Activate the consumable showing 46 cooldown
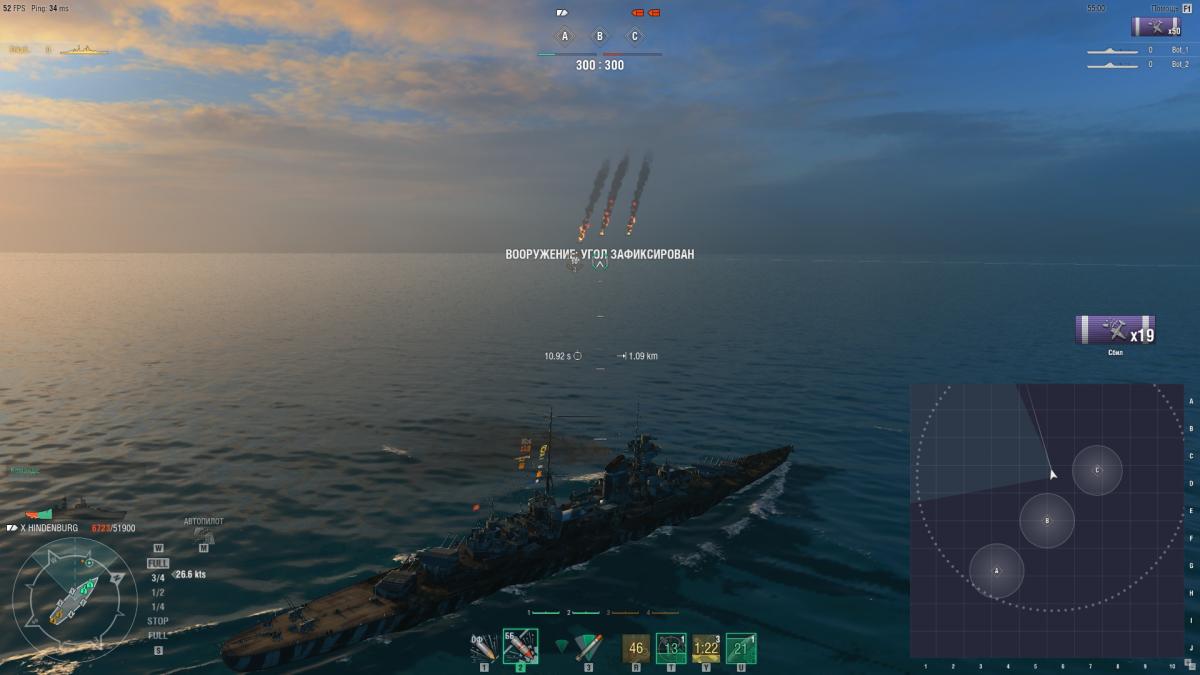Screen dimensions: 1200x675 pos(636,648)
